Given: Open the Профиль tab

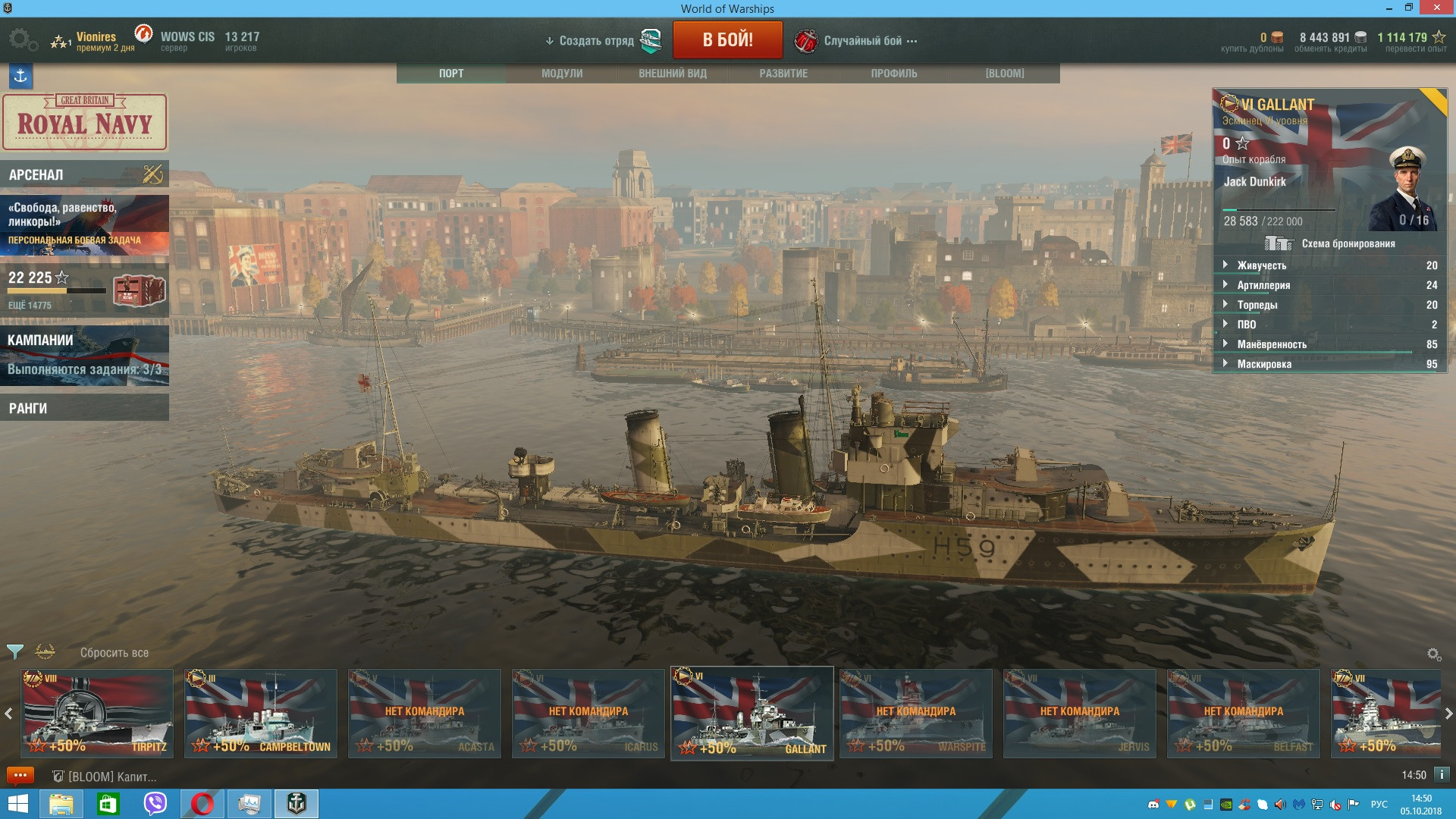Looking at the screenshot, I should point(894,74).
